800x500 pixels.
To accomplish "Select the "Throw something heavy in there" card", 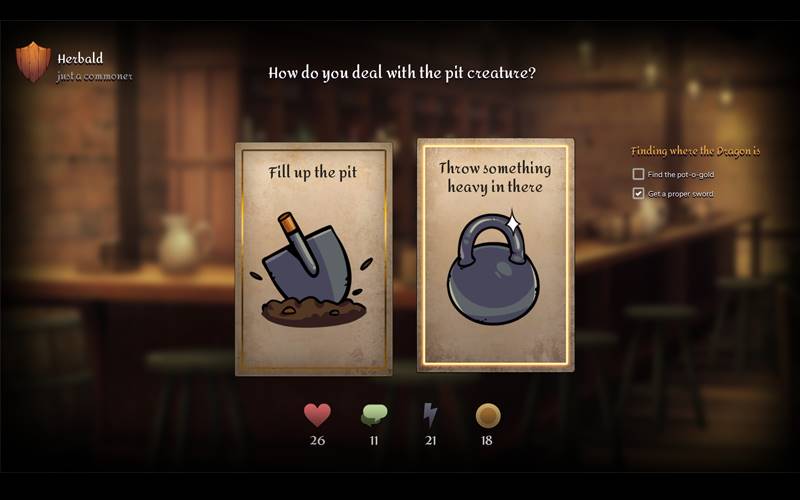I will click(x=495, y=256).
